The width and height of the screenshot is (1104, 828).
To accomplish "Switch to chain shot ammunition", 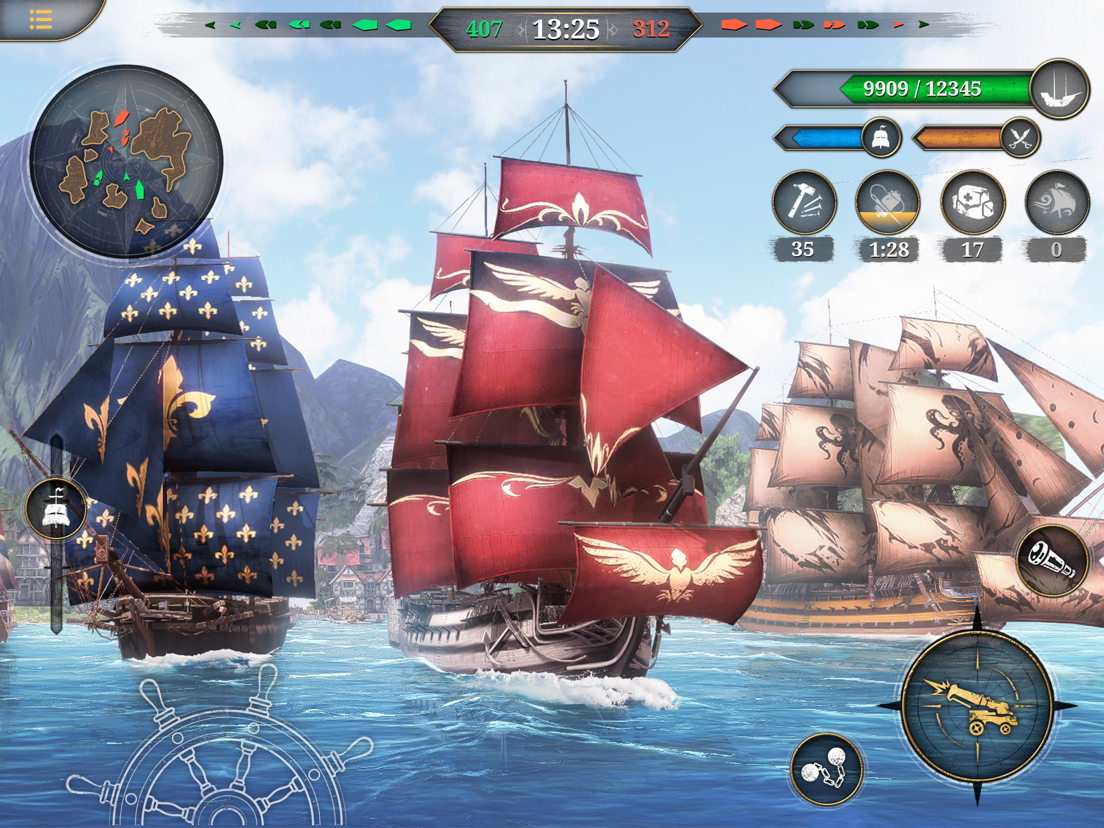I will tap(826, 770).
